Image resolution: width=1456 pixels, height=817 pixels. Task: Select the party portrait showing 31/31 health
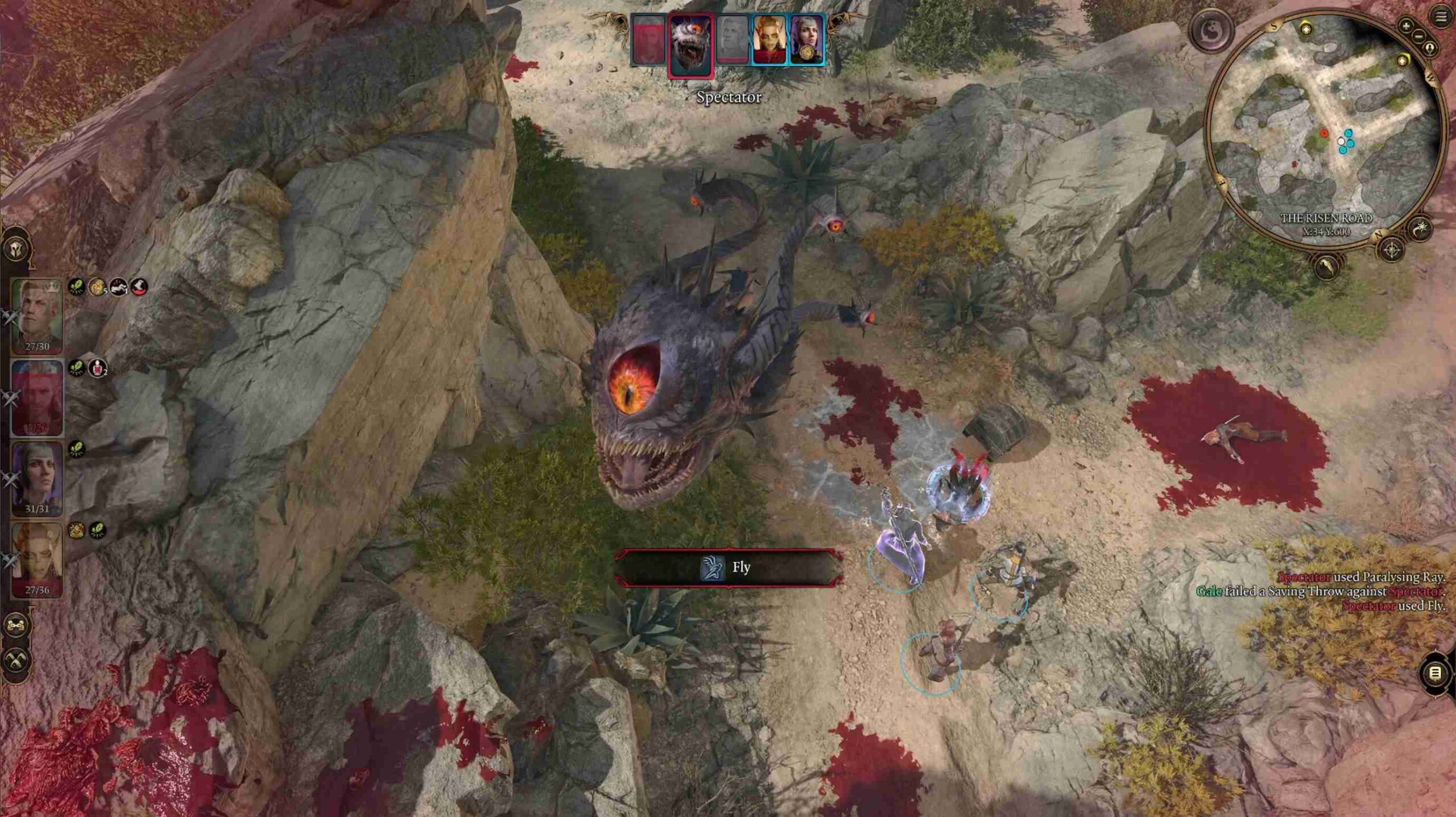pos(37,479)
